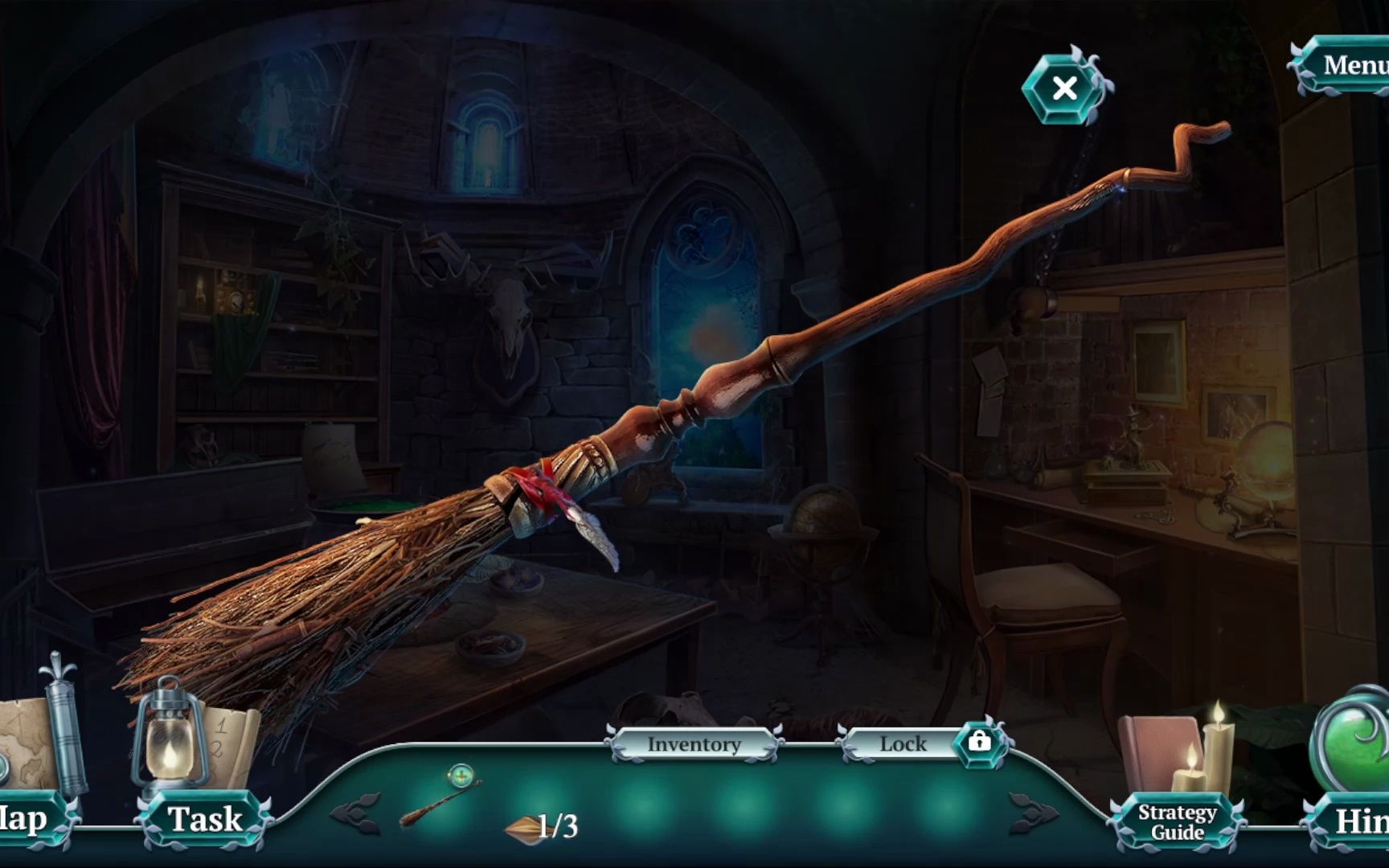Viewport: 1389px width, 868px height.
Task: Show the Task list
Action: (205, 819)
